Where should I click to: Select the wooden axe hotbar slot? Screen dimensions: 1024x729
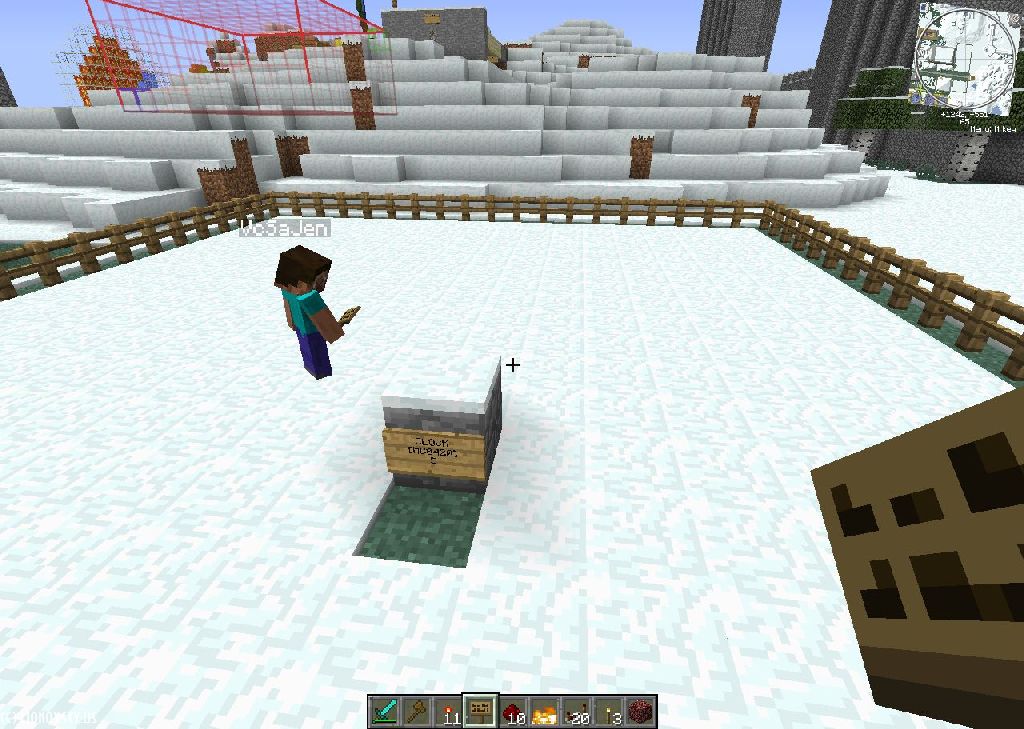[x=416, y=711]
